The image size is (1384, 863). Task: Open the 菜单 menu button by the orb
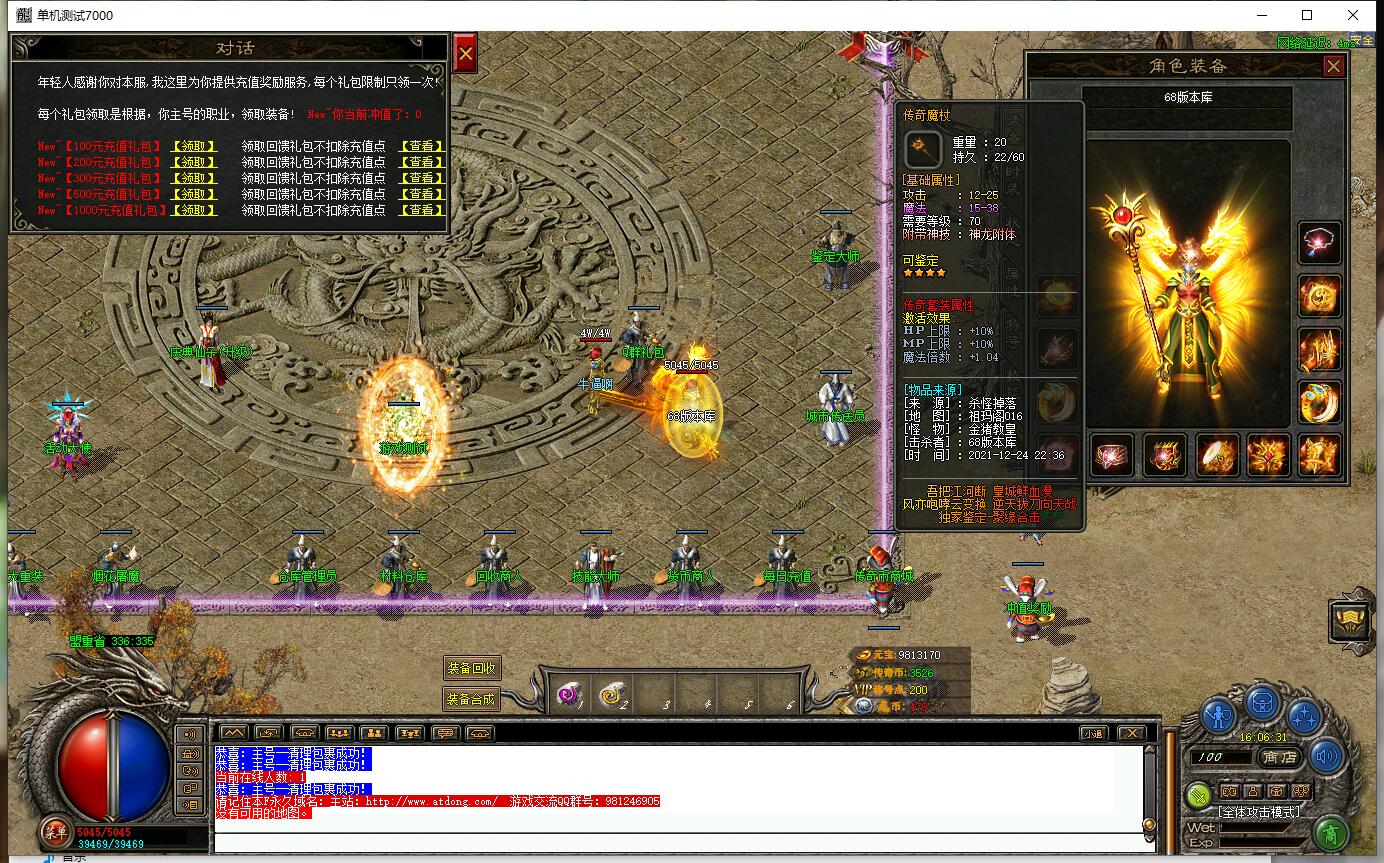tap(53, 831)
